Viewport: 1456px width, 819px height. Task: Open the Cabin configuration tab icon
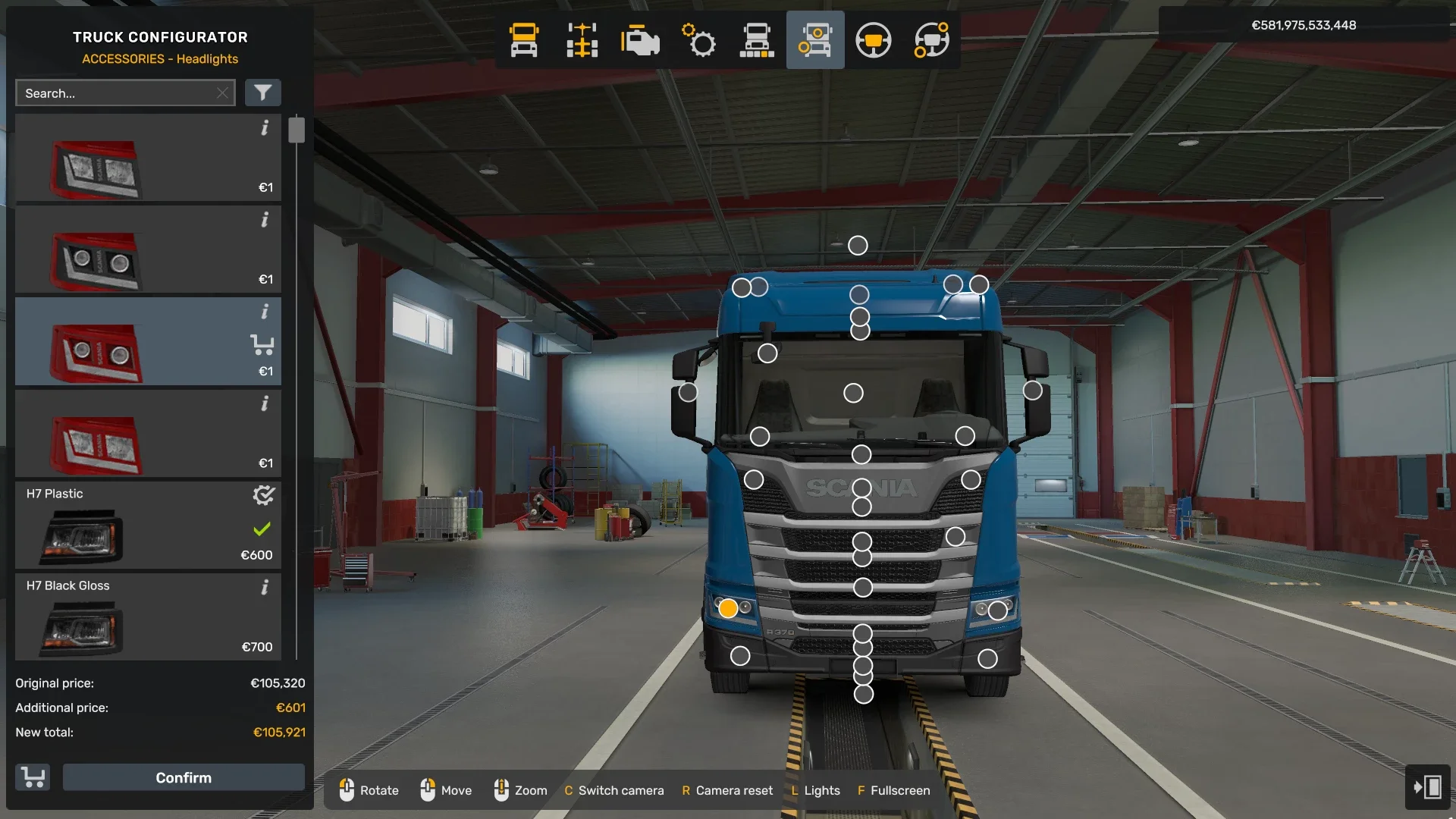pyautogui.click(x=758, y=40)
